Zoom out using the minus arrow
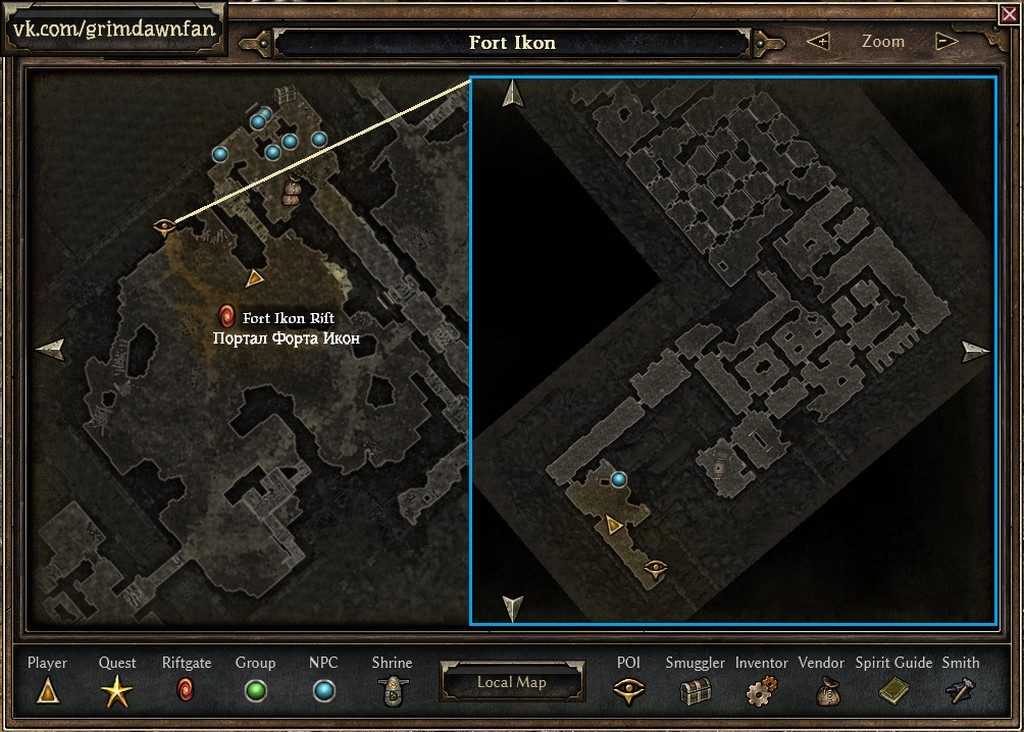This screenshot has width=1024, height=732. [946, 42]
